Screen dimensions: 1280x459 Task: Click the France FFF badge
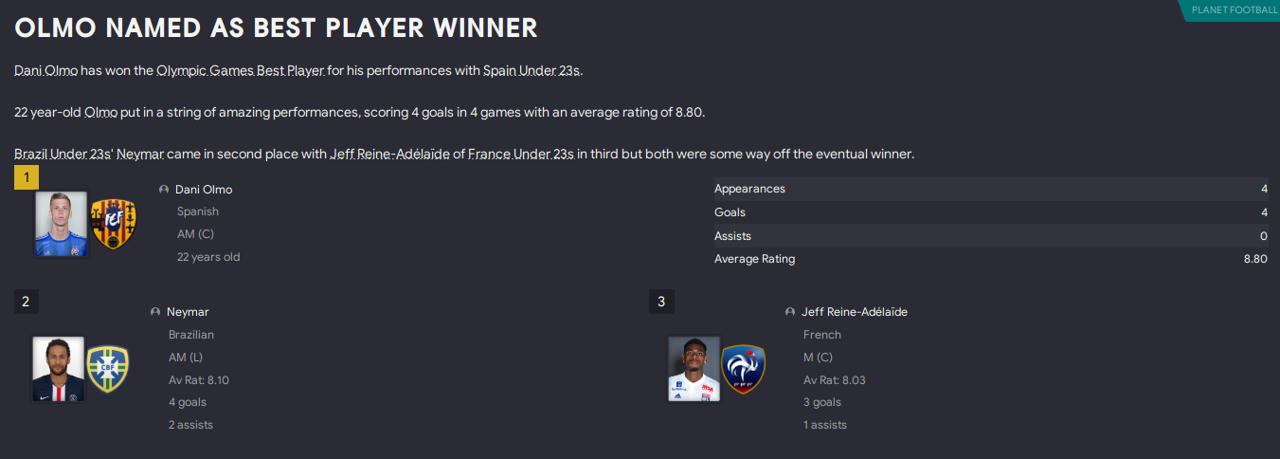tap(743, 369)
